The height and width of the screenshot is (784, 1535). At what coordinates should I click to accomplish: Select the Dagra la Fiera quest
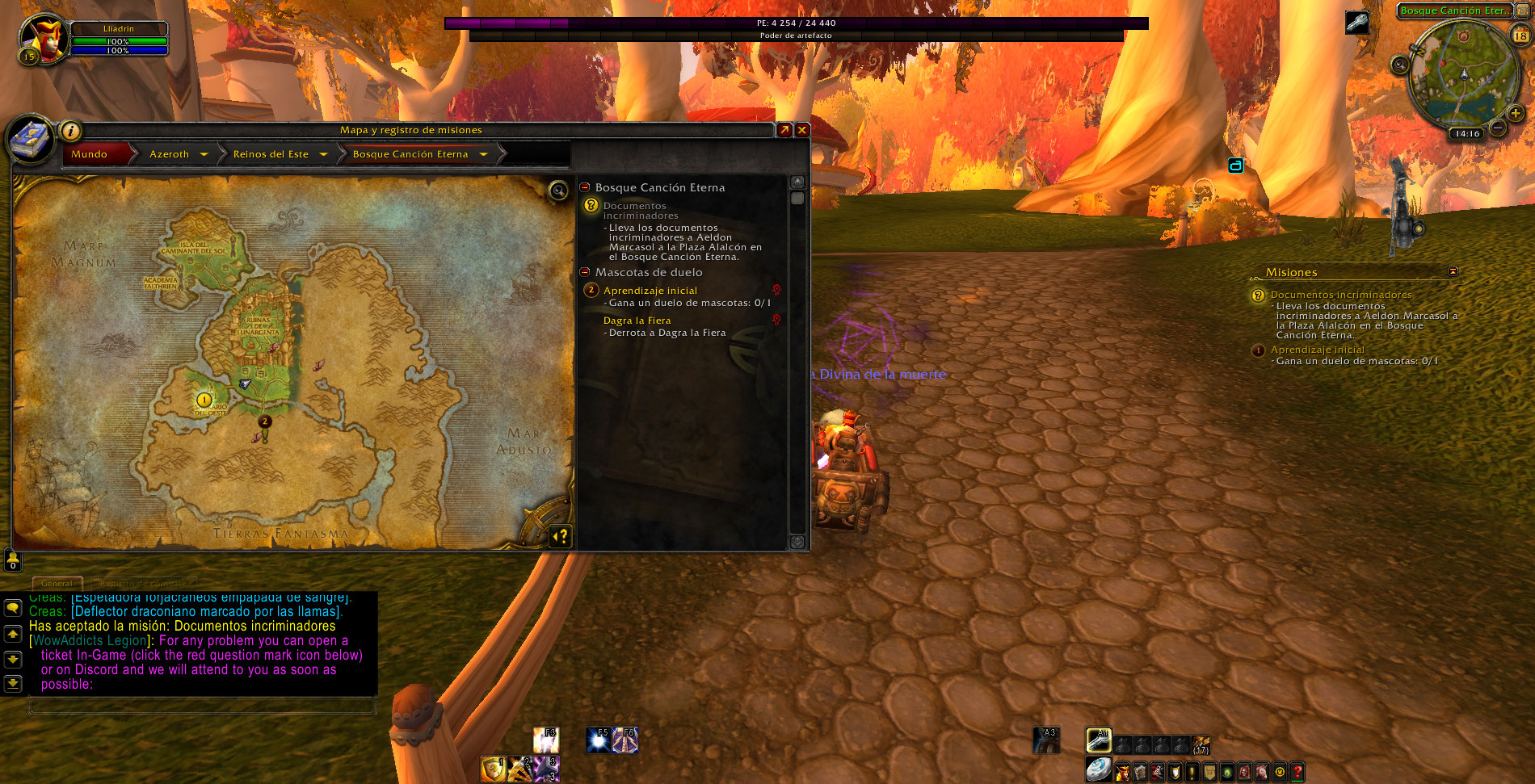click(637, 321)
